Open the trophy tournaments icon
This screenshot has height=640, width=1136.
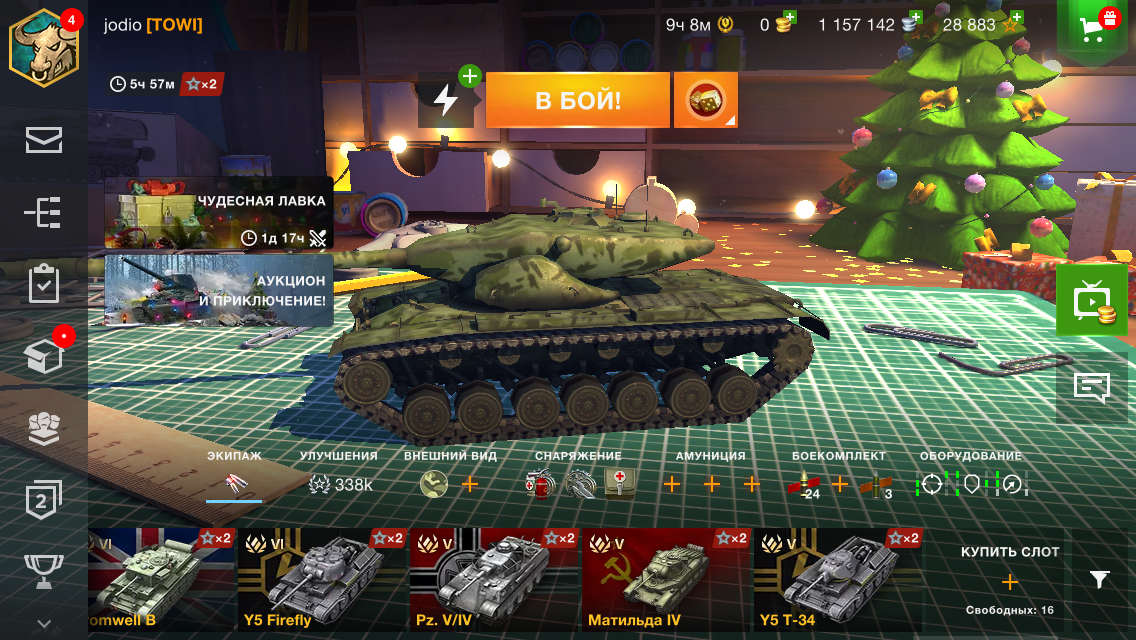pos(43,571)
